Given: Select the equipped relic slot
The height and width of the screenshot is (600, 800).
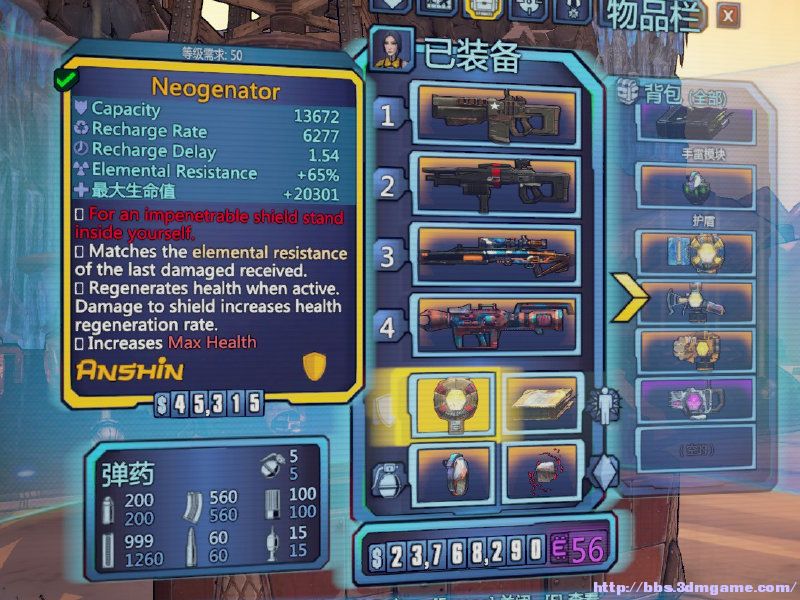Looking at the screenshot, I should click(541, 470).
